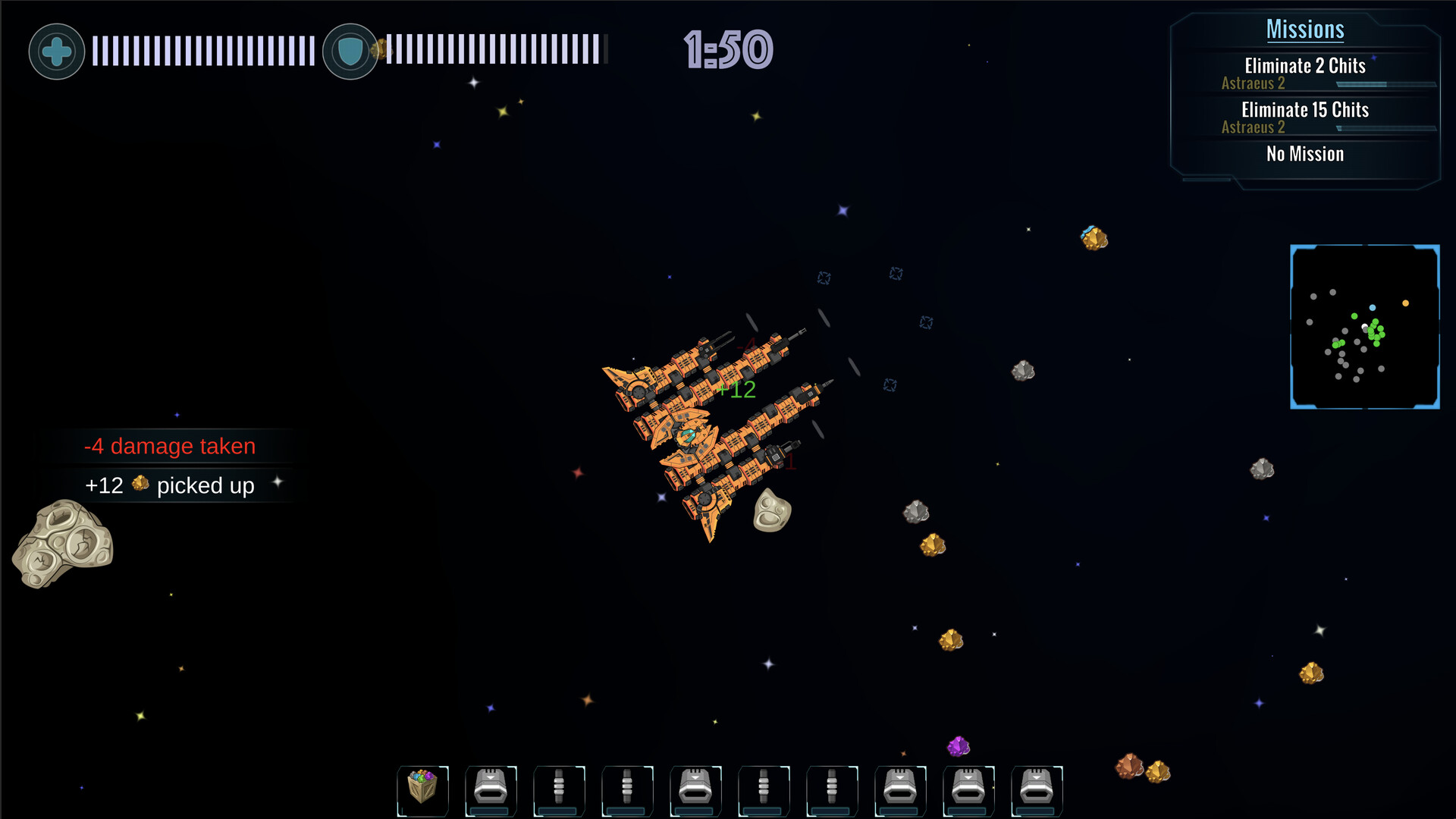The width and height of the screenshot is (1456, 819).
Task: Toggle the Eliminate 2 Chits mission tracking
Action: pos(1304,67)
